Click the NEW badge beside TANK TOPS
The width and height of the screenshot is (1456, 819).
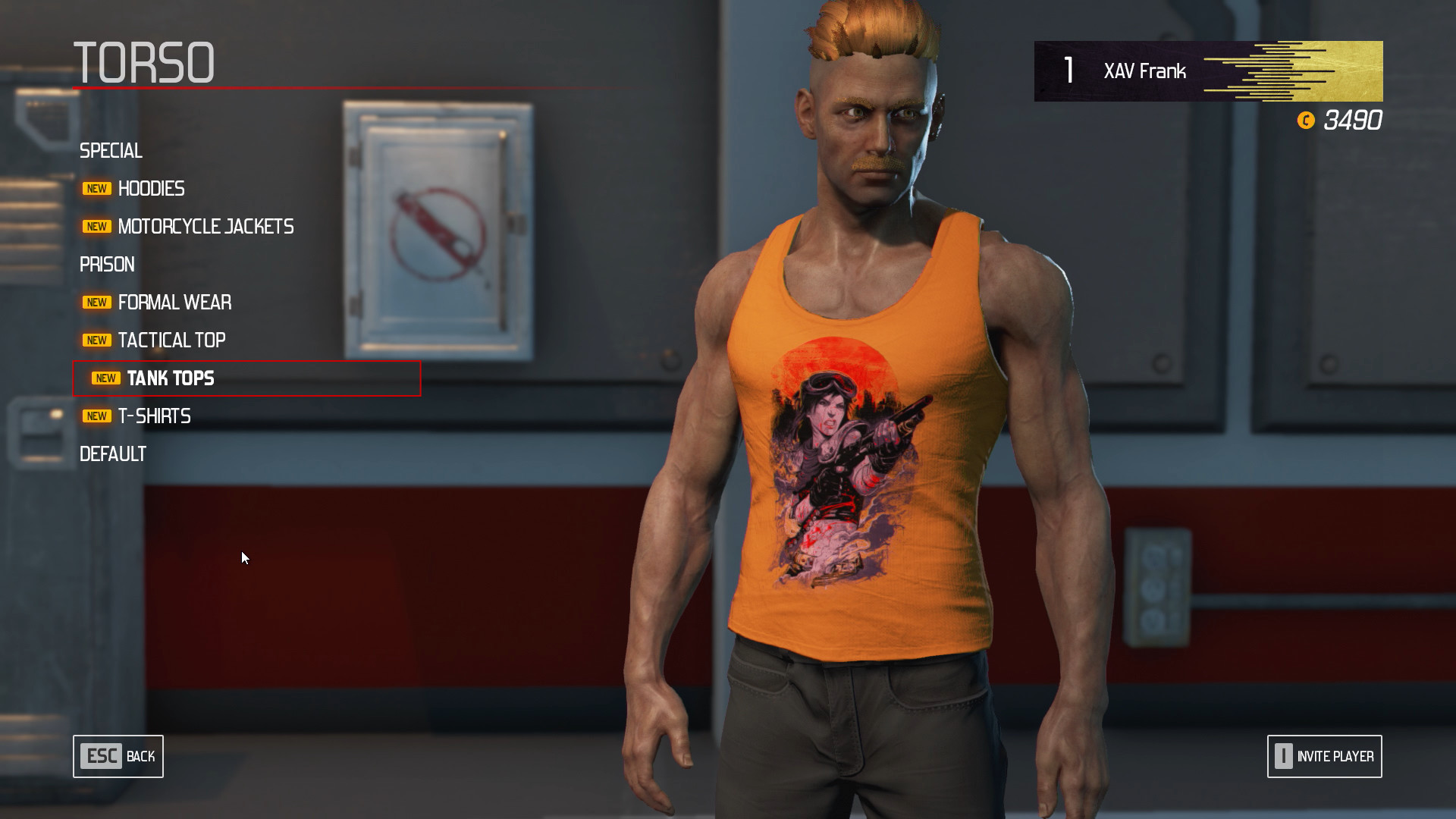coord(105,378)
